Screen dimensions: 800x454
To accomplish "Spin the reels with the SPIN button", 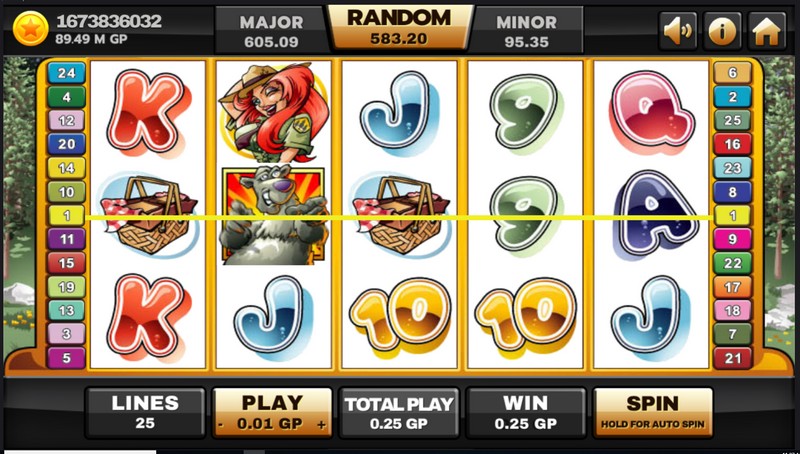I will (x=653, y=412).
